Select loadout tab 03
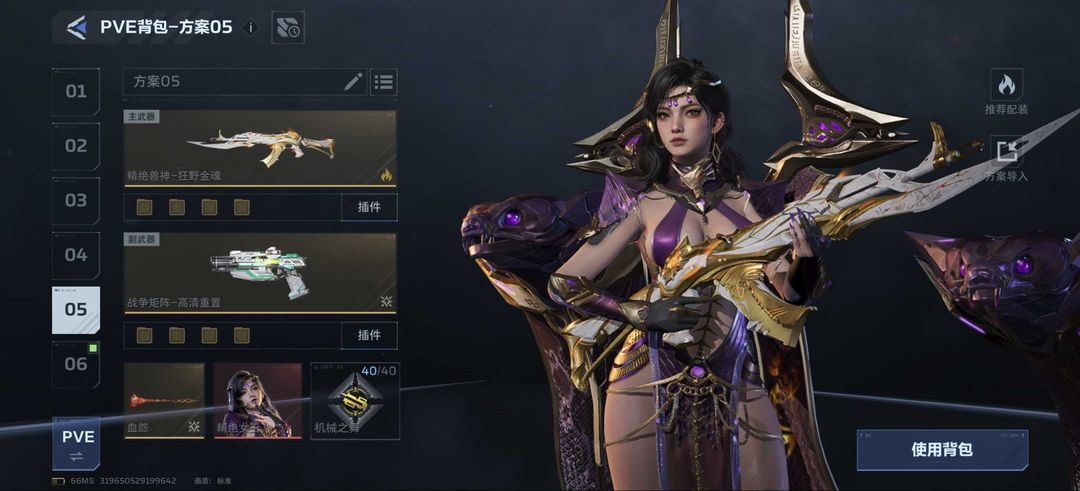The height and width of the screenshot is (491, 1080). point(76,201)
